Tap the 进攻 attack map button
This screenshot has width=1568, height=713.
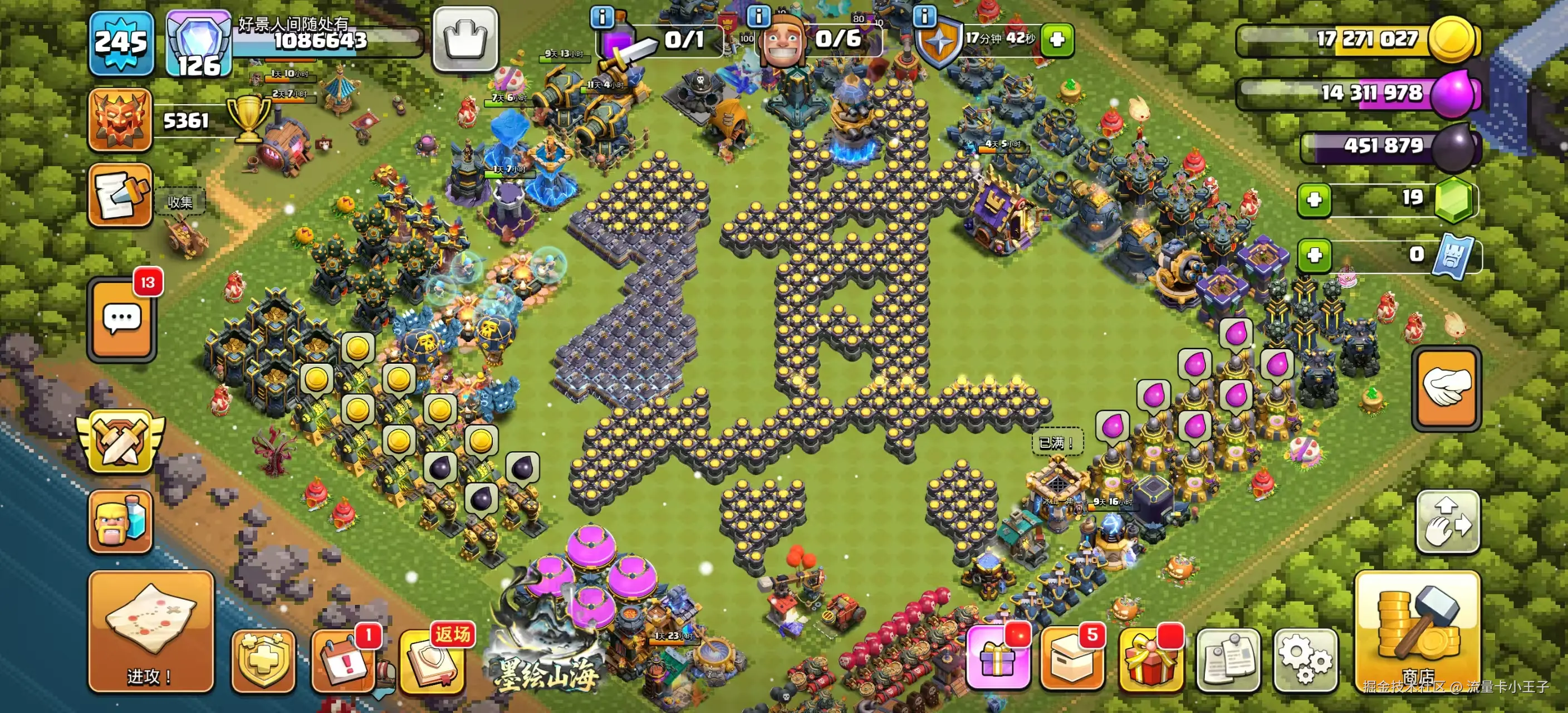151,632
